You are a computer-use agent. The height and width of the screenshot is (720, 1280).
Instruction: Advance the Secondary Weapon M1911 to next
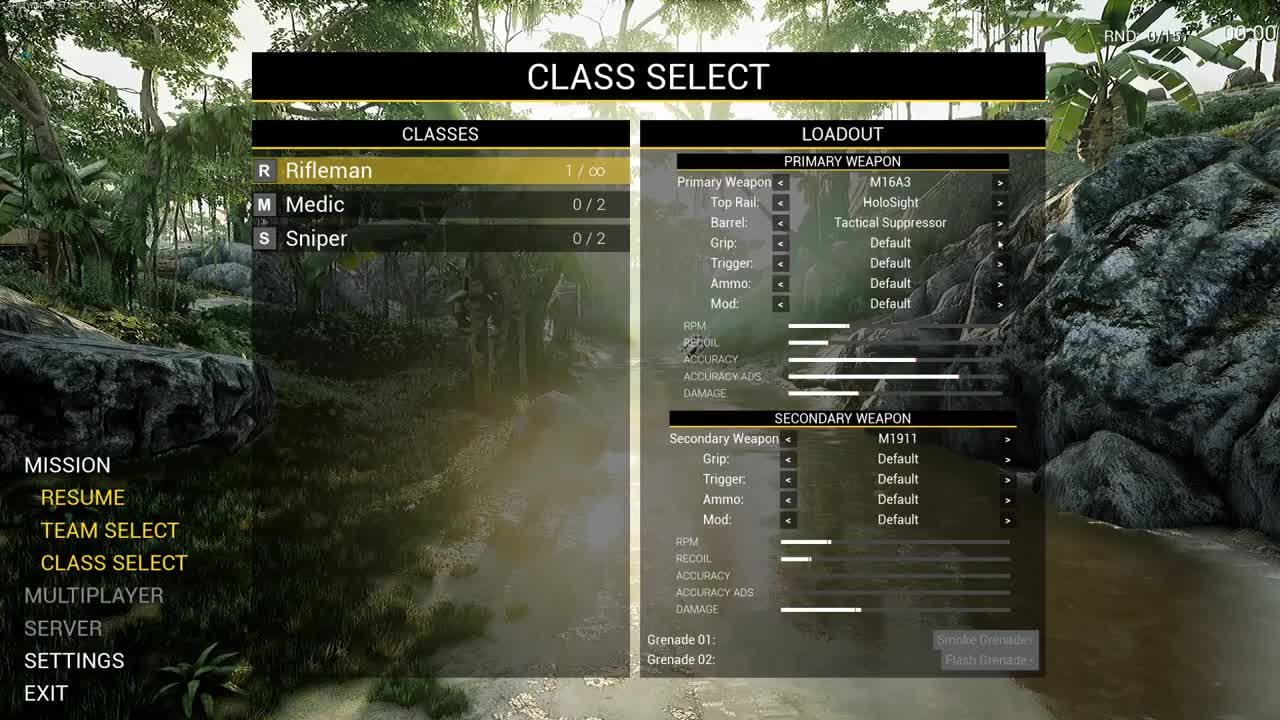[1007, 439]
